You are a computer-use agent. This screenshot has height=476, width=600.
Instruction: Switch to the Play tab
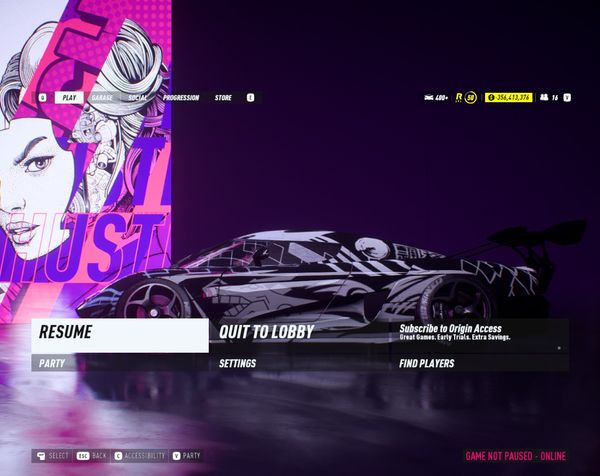(70, 98)
